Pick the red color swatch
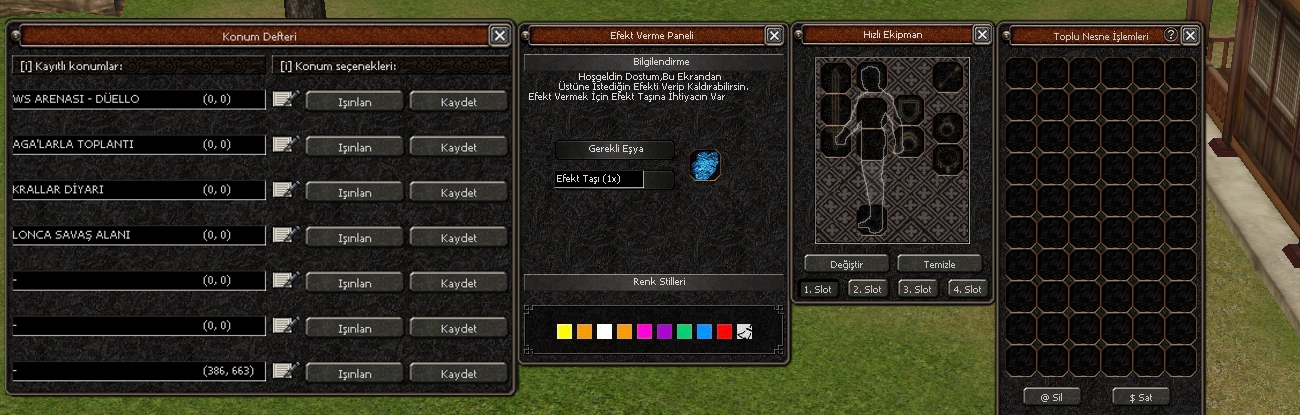 point(724,331)
